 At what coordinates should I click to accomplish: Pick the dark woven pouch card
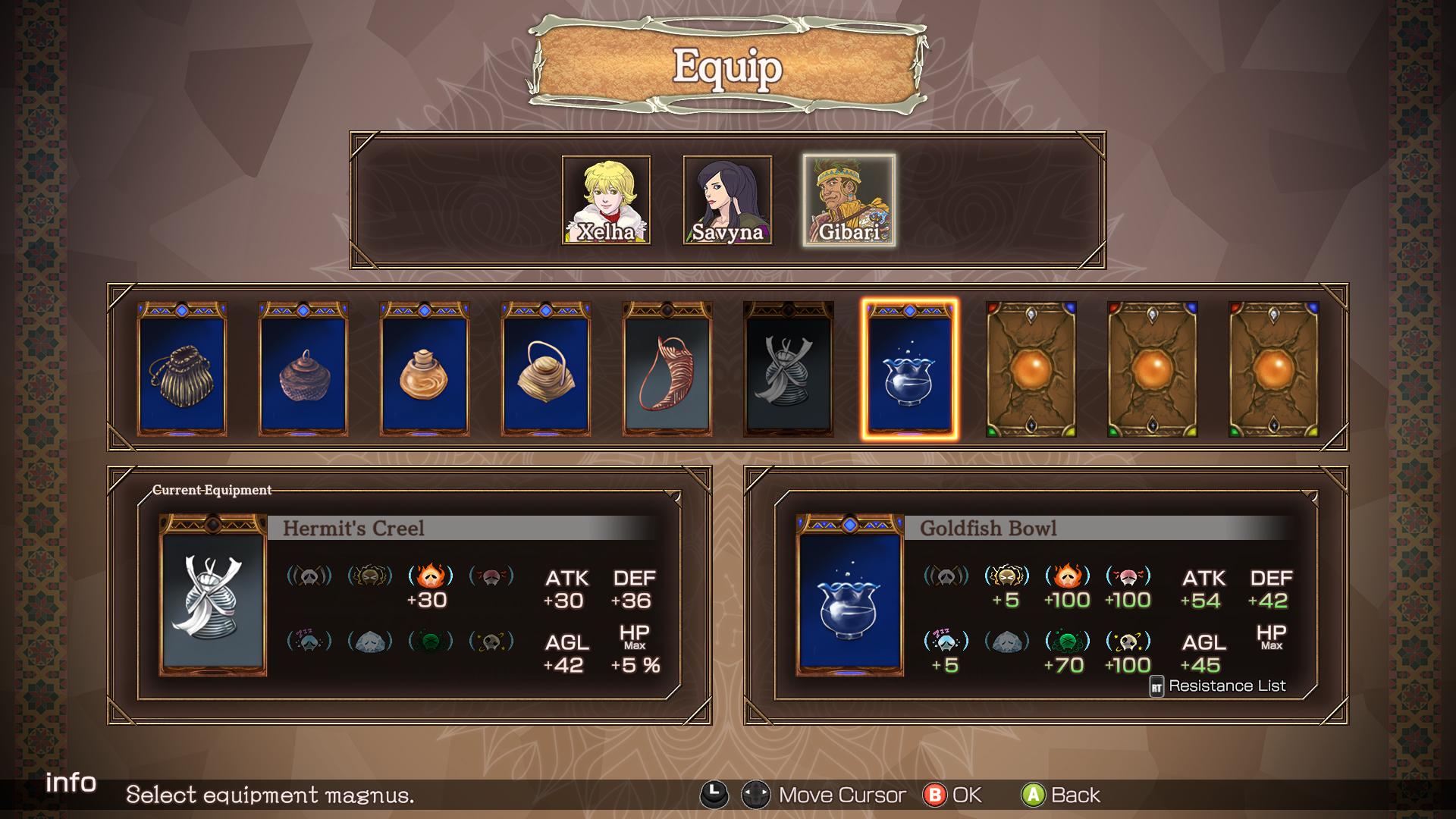point(182,369)
